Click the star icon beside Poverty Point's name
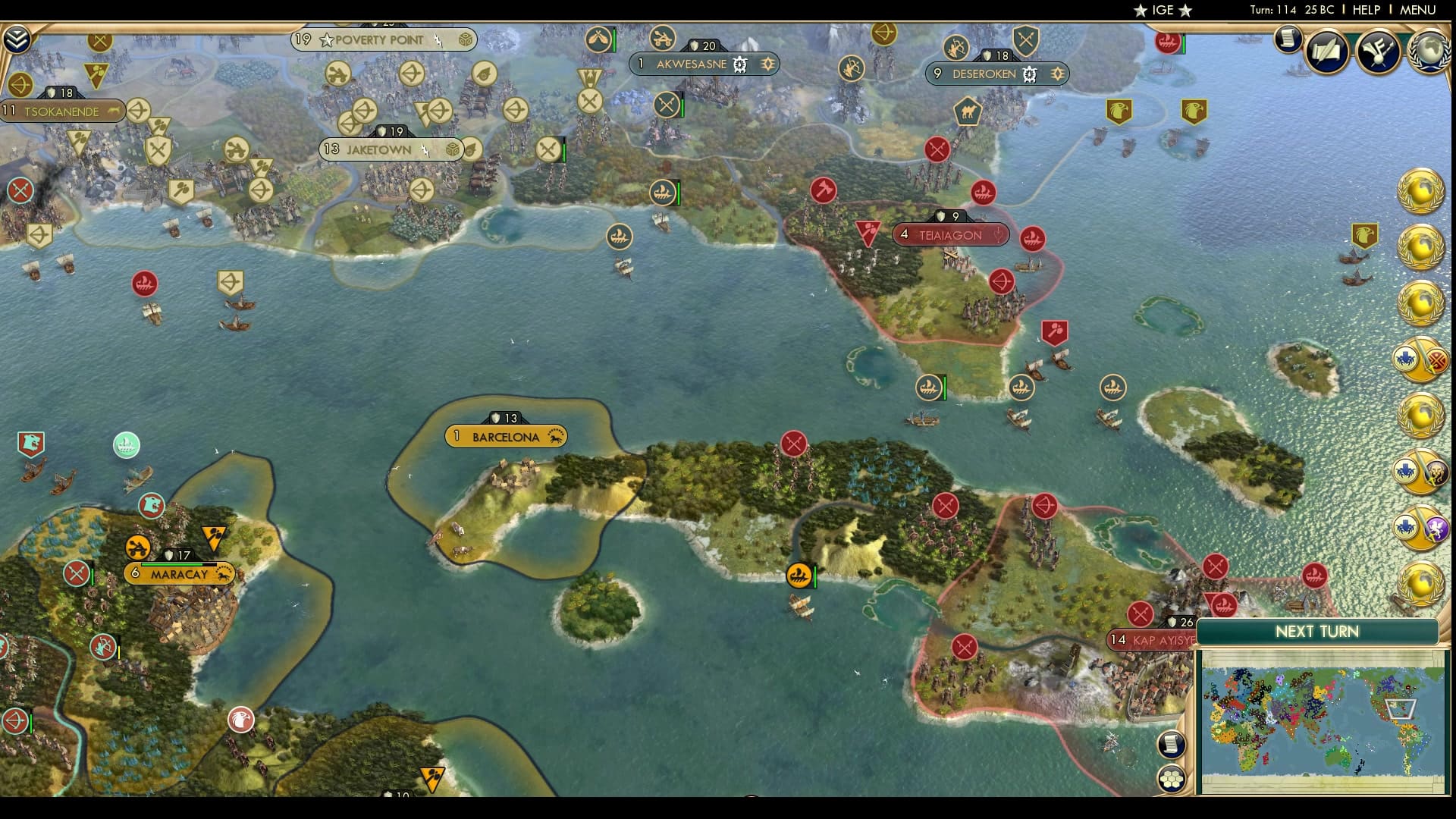 tap(326, 40)
